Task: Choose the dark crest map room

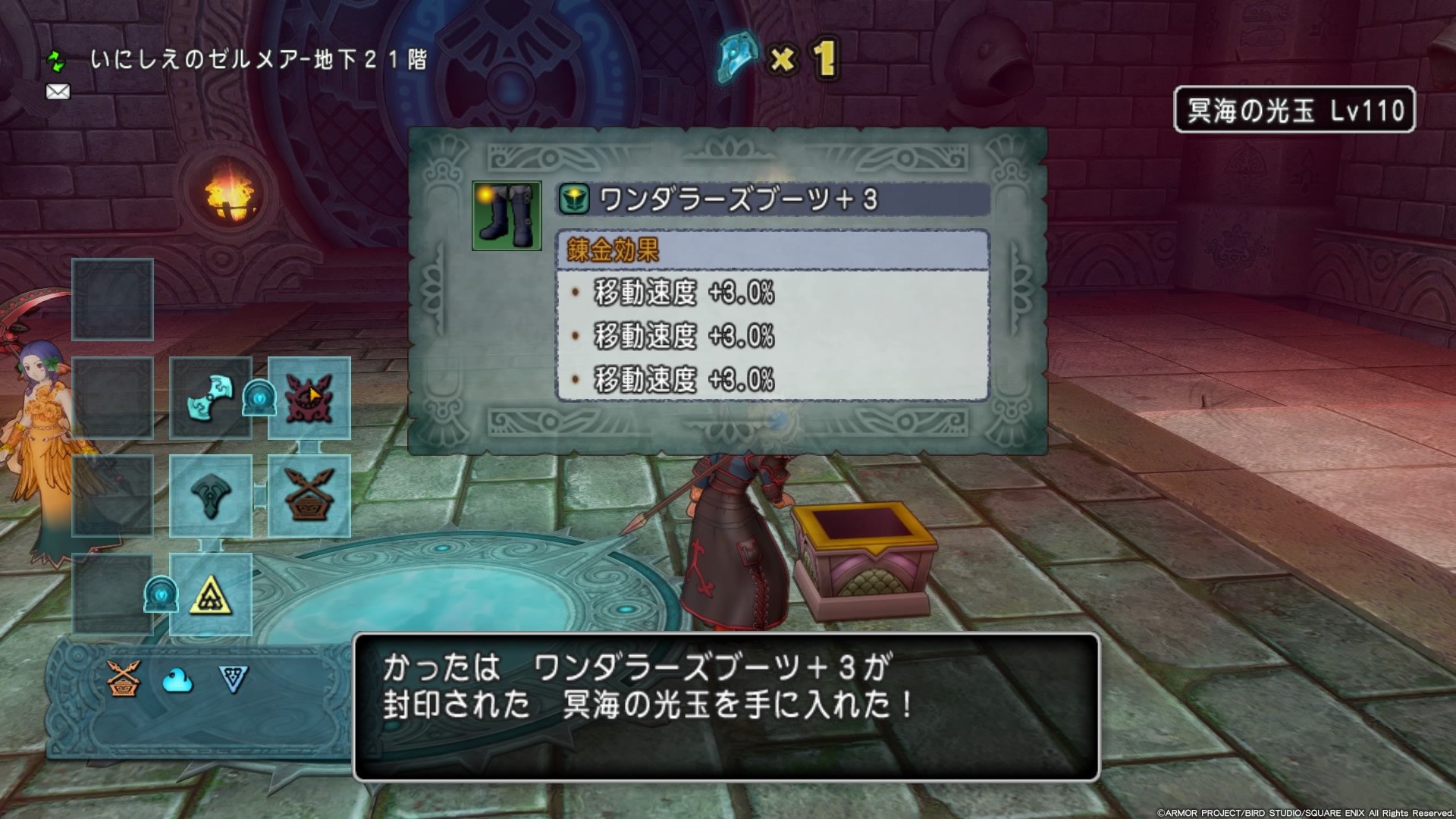Action: coord(210,496)
